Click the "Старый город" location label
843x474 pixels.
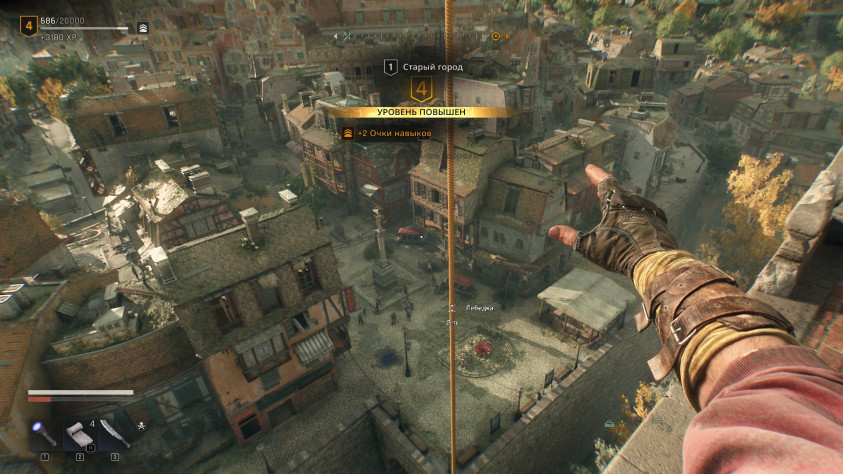click(x=430, y=66)
